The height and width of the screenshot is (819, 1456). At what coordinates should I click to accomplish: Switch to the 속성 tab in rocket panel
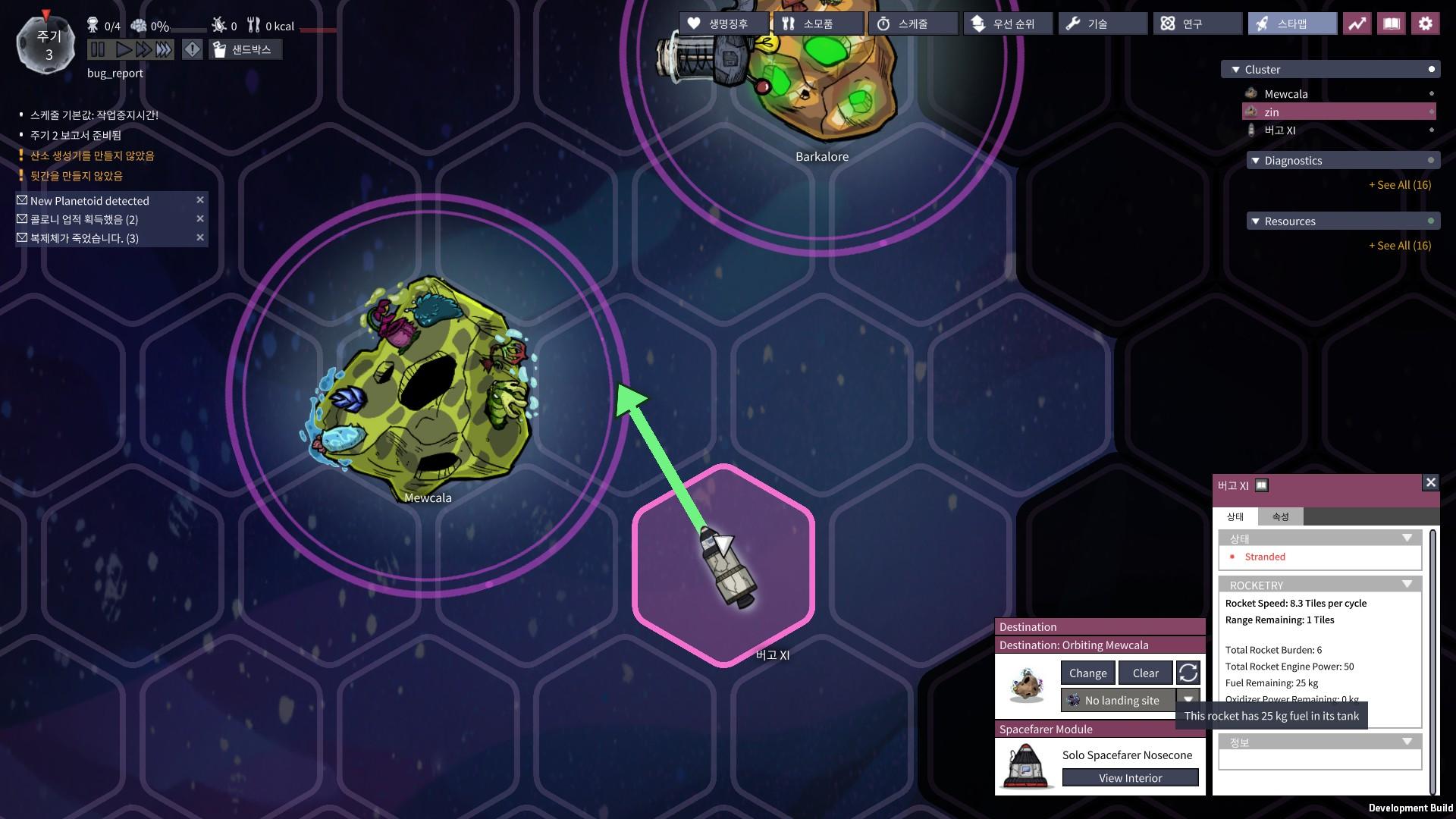coord(1279,516)
